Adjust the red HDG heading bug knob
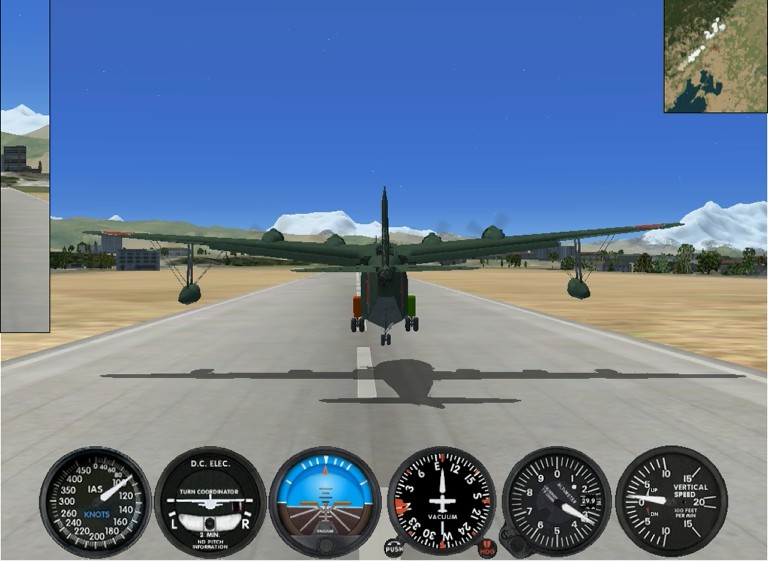Viewport: 768px width, 561px height. click(x=488, y=547)
